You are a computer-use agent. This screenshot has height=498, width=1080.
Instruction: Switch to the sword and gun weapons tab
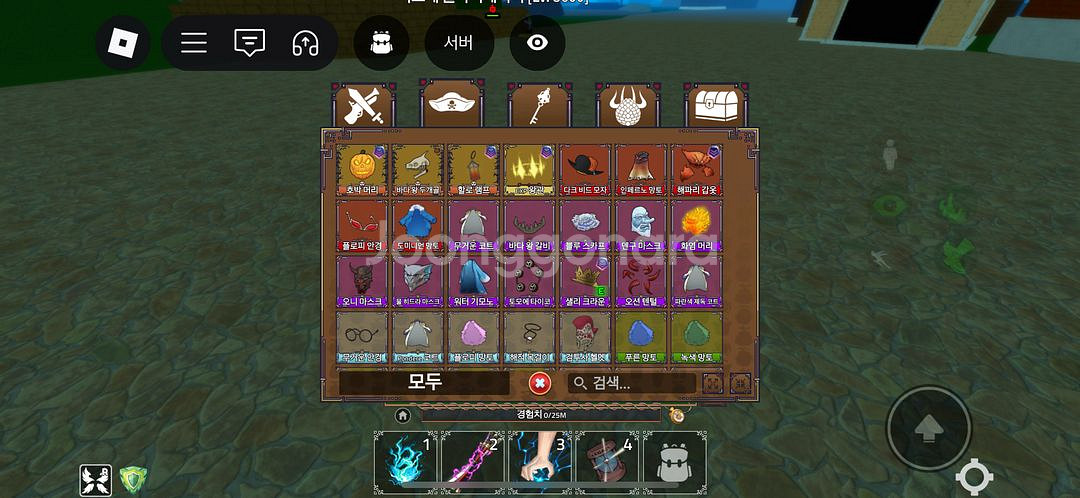pos(364,107)
